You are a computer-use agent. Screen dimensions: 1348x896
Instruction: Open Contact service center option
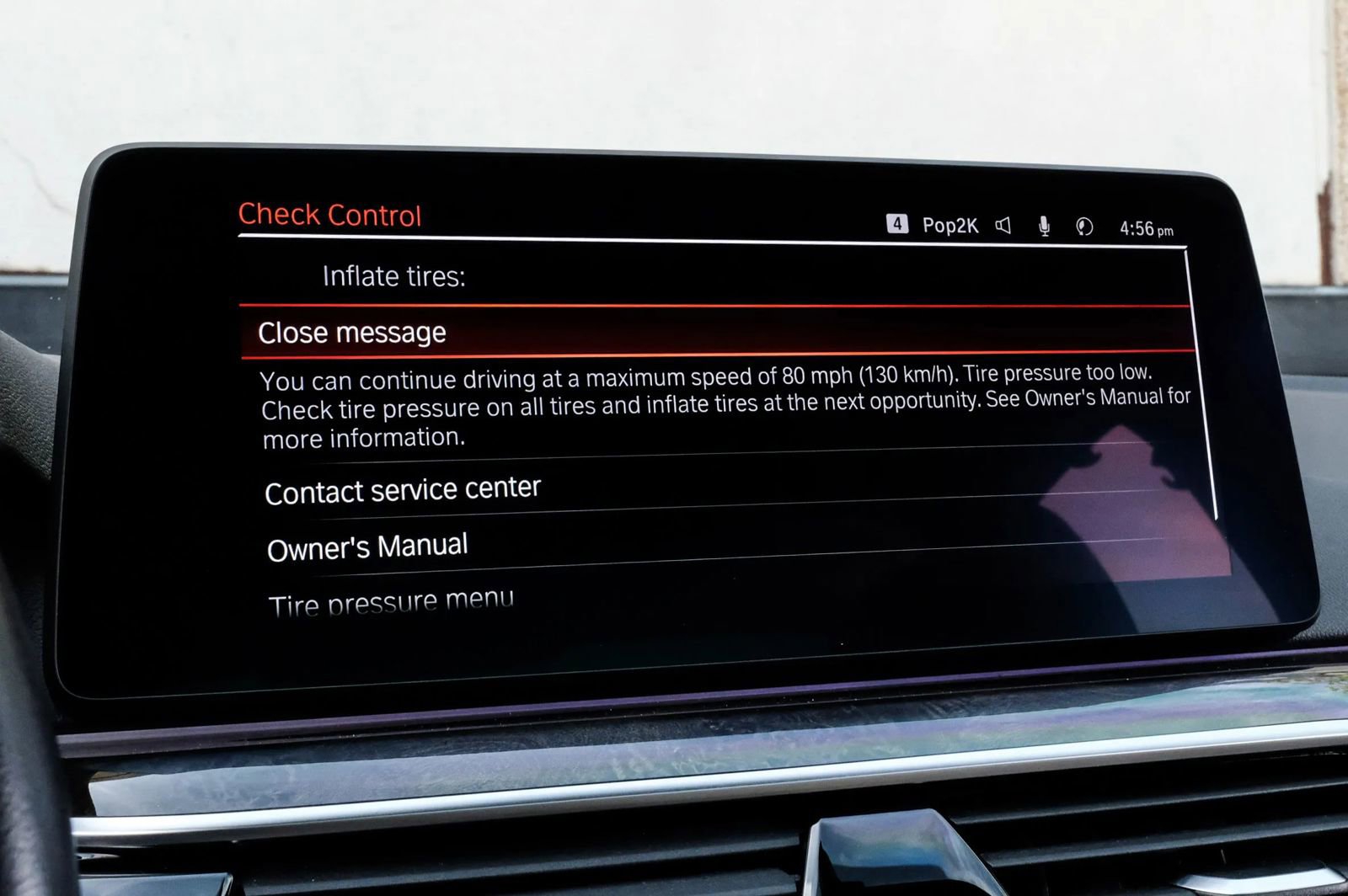403,488
